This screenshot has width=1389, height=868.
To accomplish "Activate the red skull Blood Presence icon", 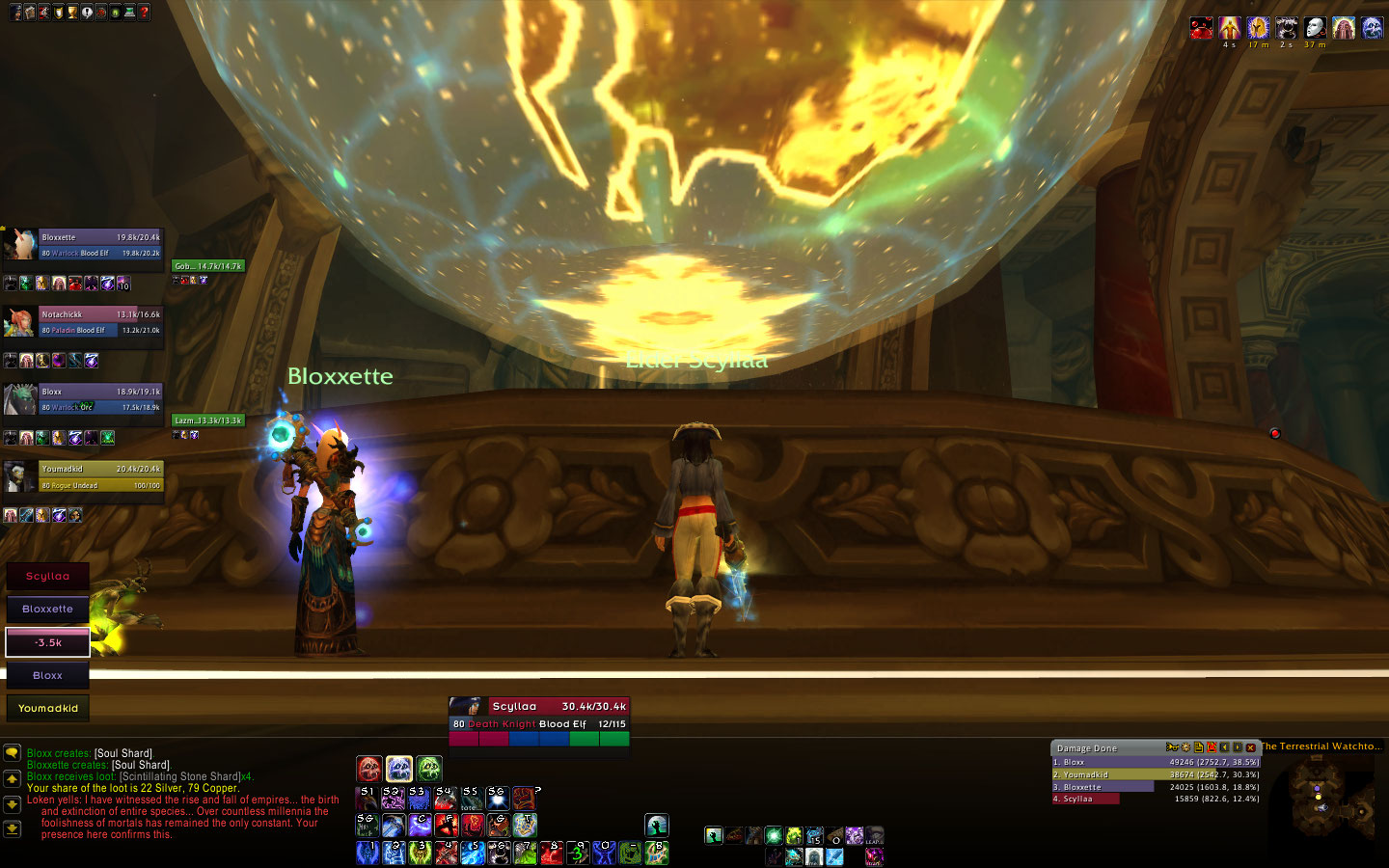I will (x=369, y=769).
